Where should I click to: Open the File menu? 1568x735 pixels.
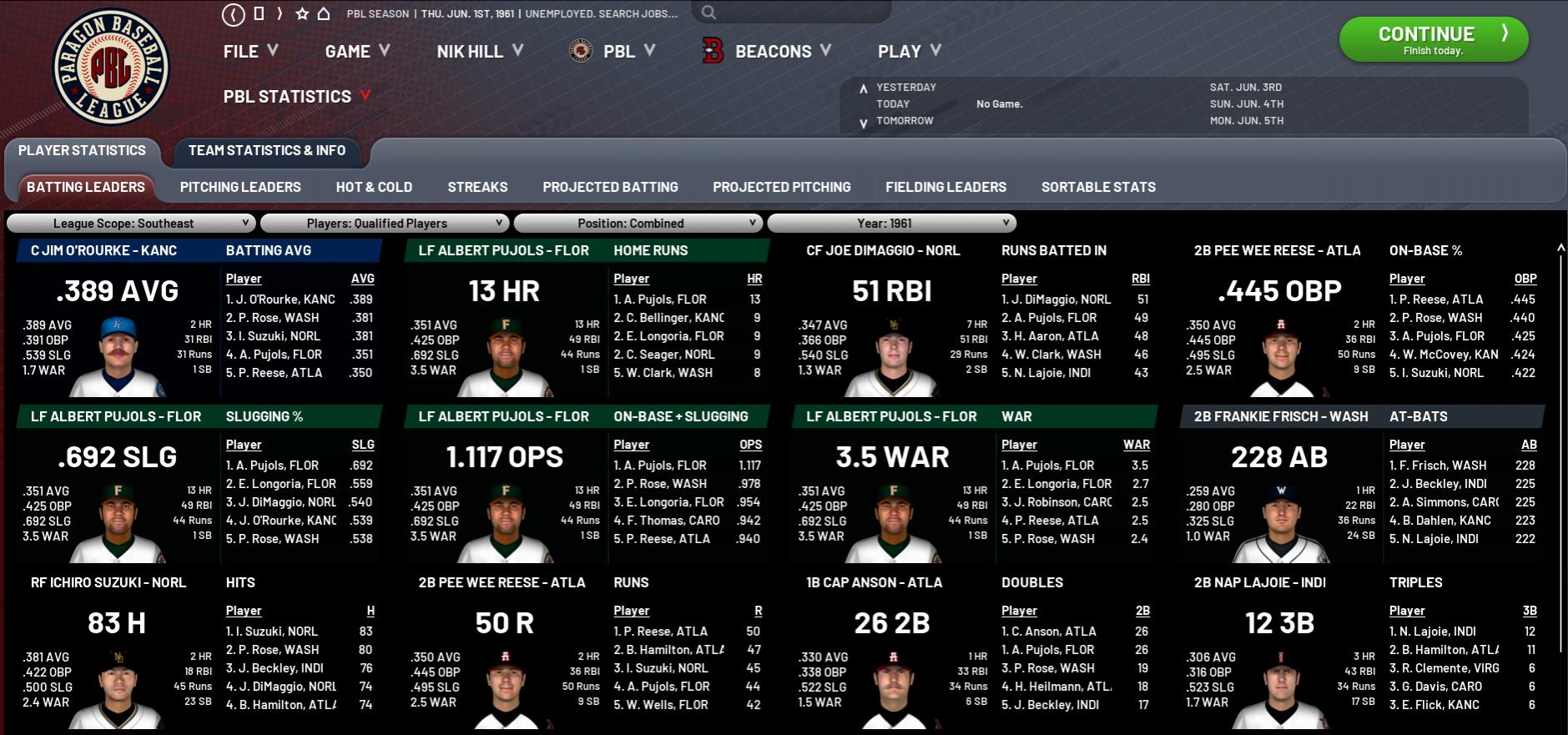tap(250, 52)
